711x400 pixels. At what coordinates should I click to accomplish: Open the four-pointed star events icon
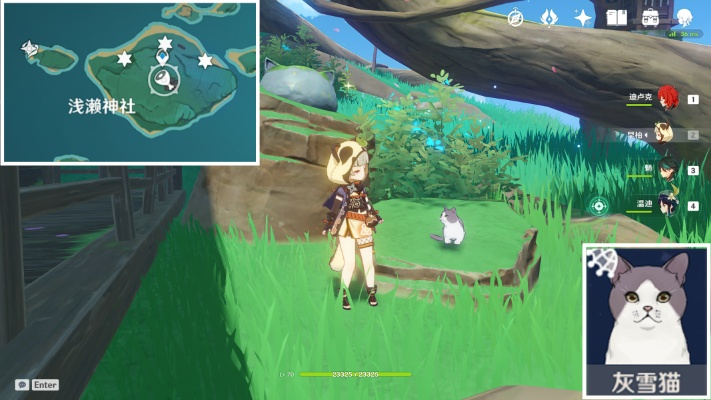pos(582,18)
